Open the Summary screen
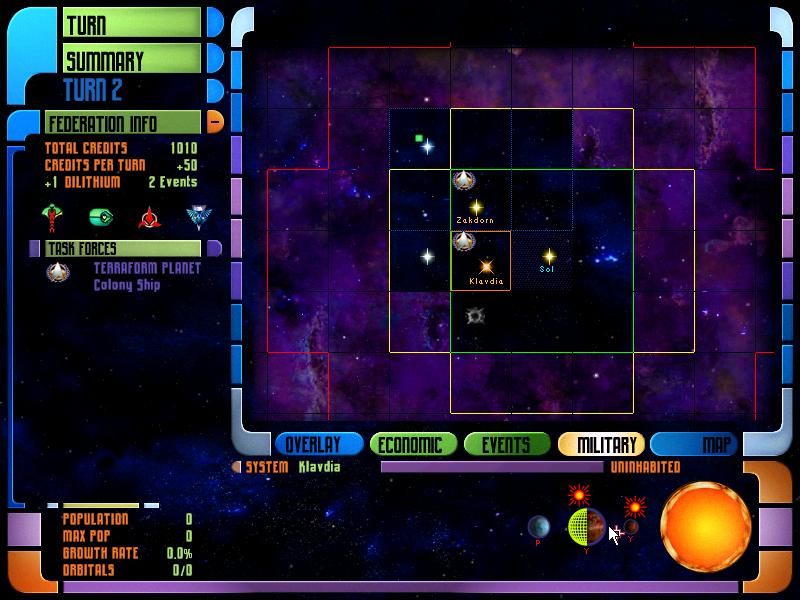800x600 pixels. click(x=132, y=60)
